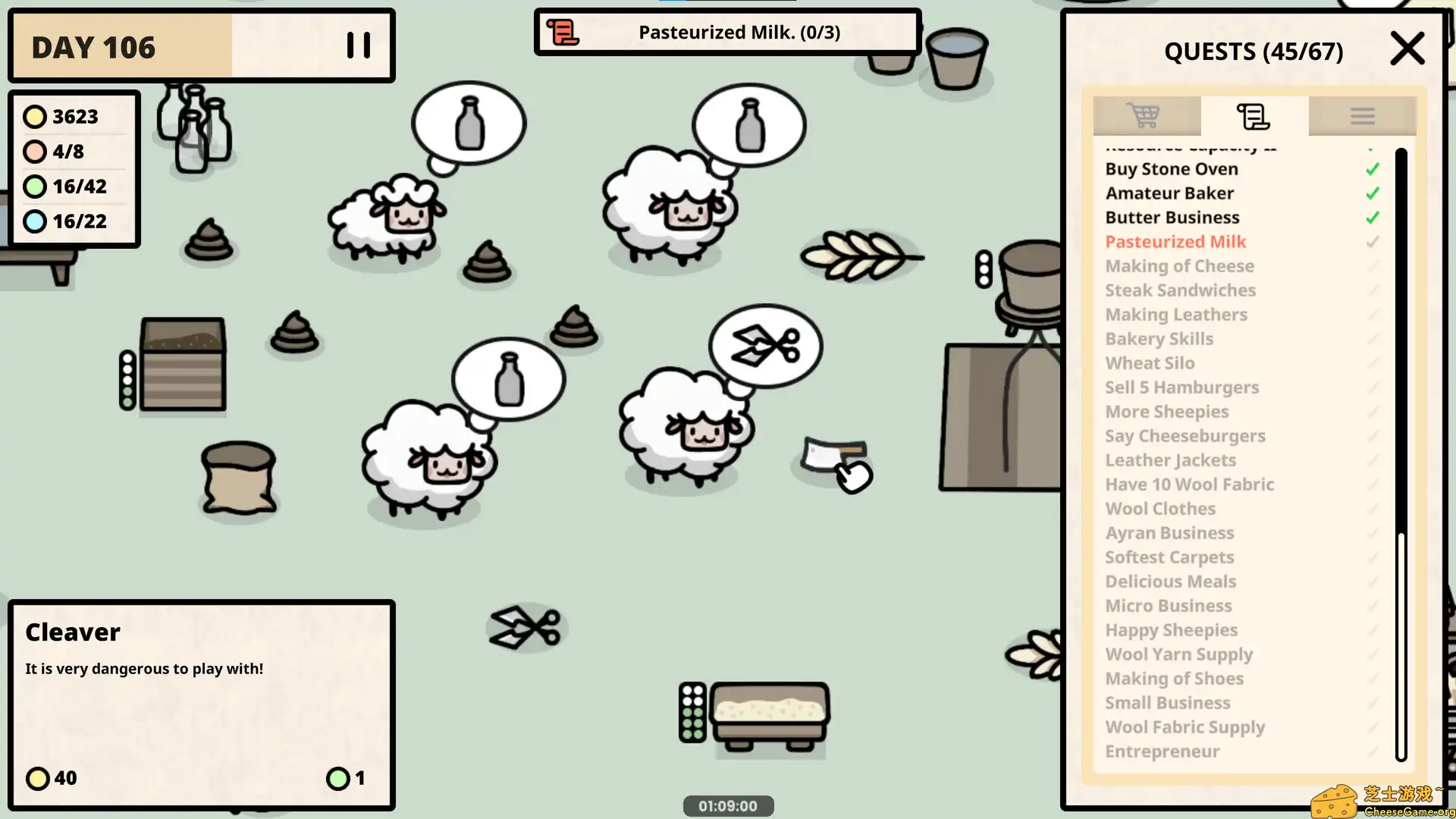Viewport: 1456px width, 819px height.
Task: Expand the Making of Cheese quest entry
Action: click(1180, 266)
